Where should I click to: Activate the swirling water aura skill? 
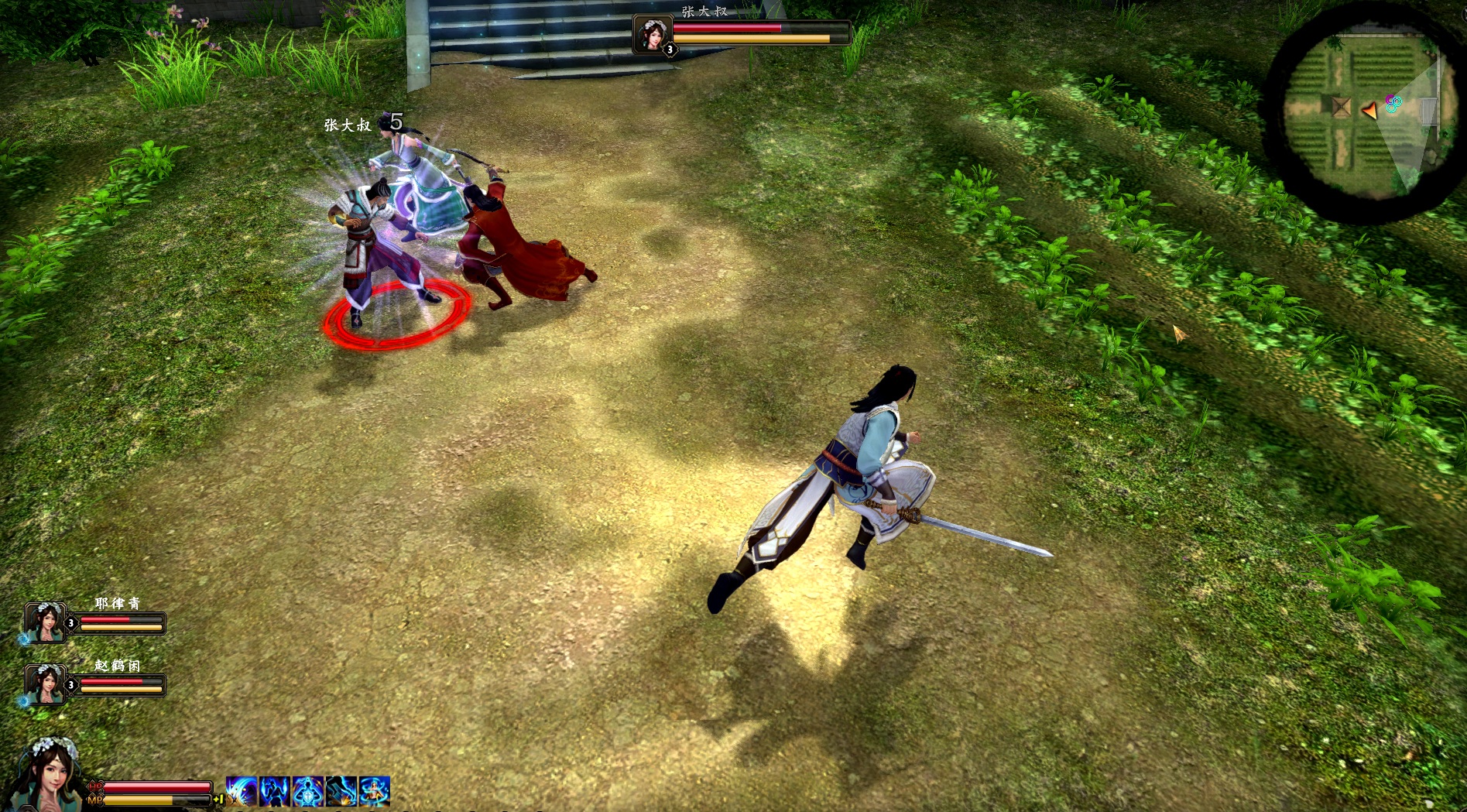(375, 791)
